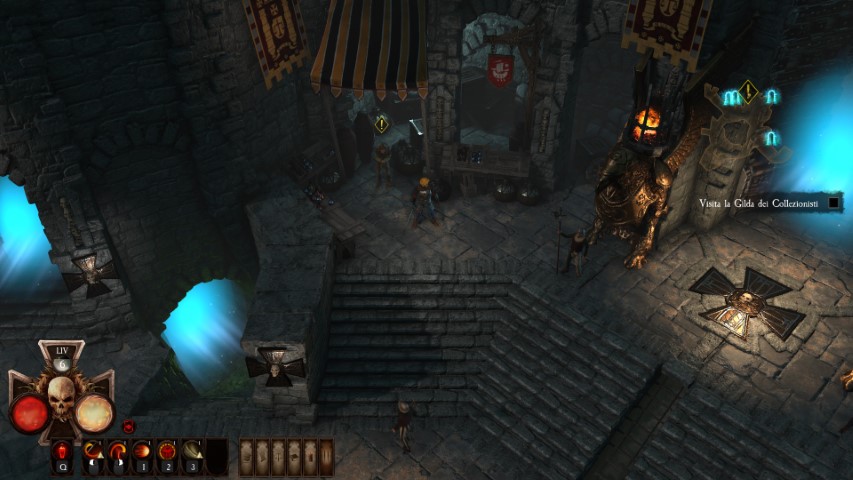Tick the black quest objective checkbox

pyautogui.click(x=834, y=204)
